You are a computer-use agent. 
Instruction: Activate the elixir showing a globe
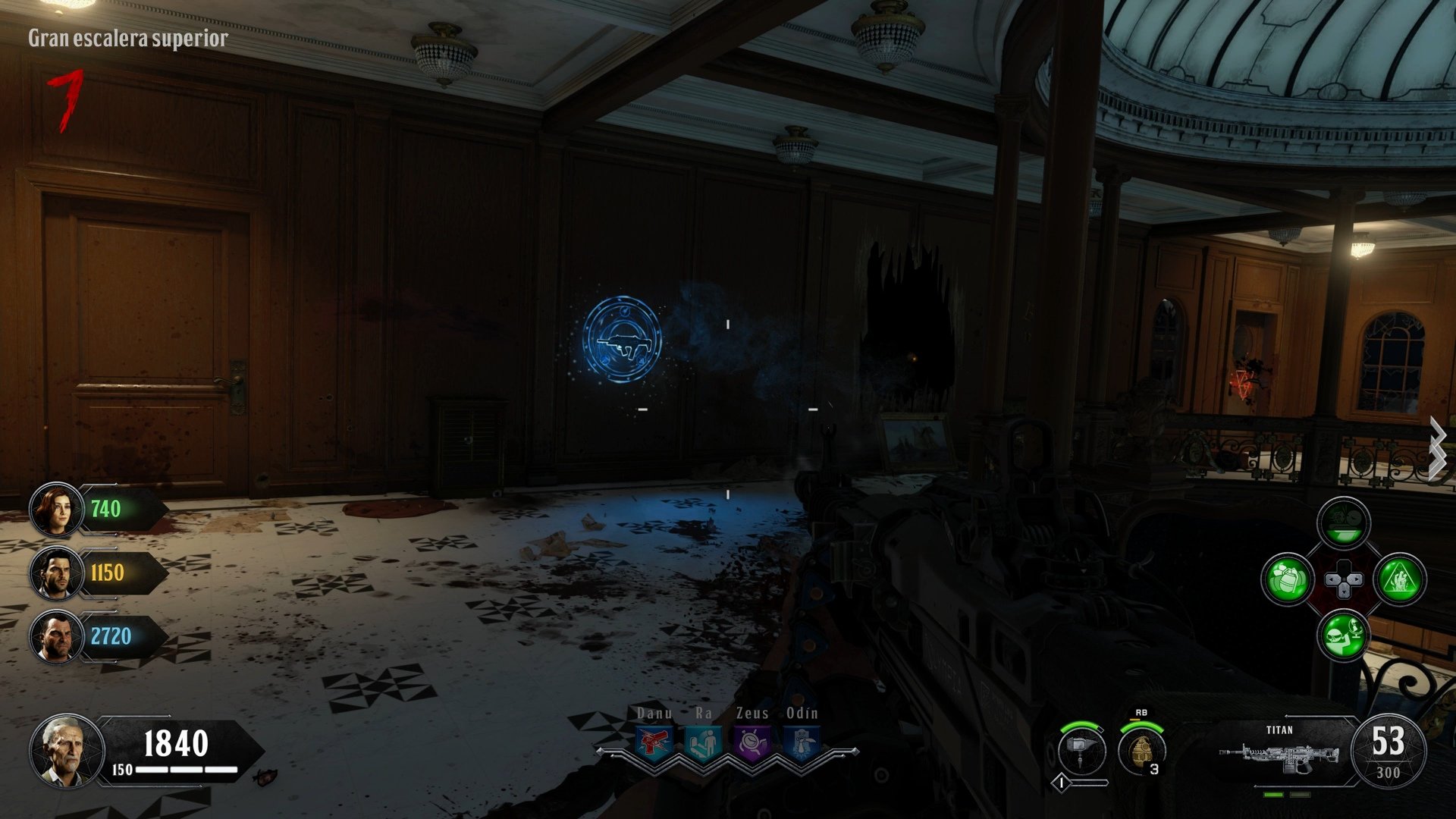point(1344,635)
